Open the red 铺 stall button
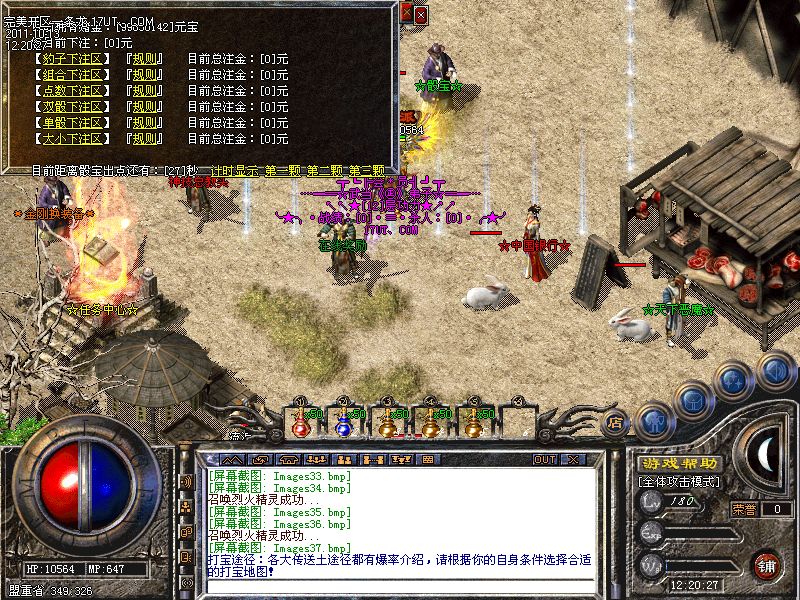Screen dimensions: 800x600 point(767,564)
